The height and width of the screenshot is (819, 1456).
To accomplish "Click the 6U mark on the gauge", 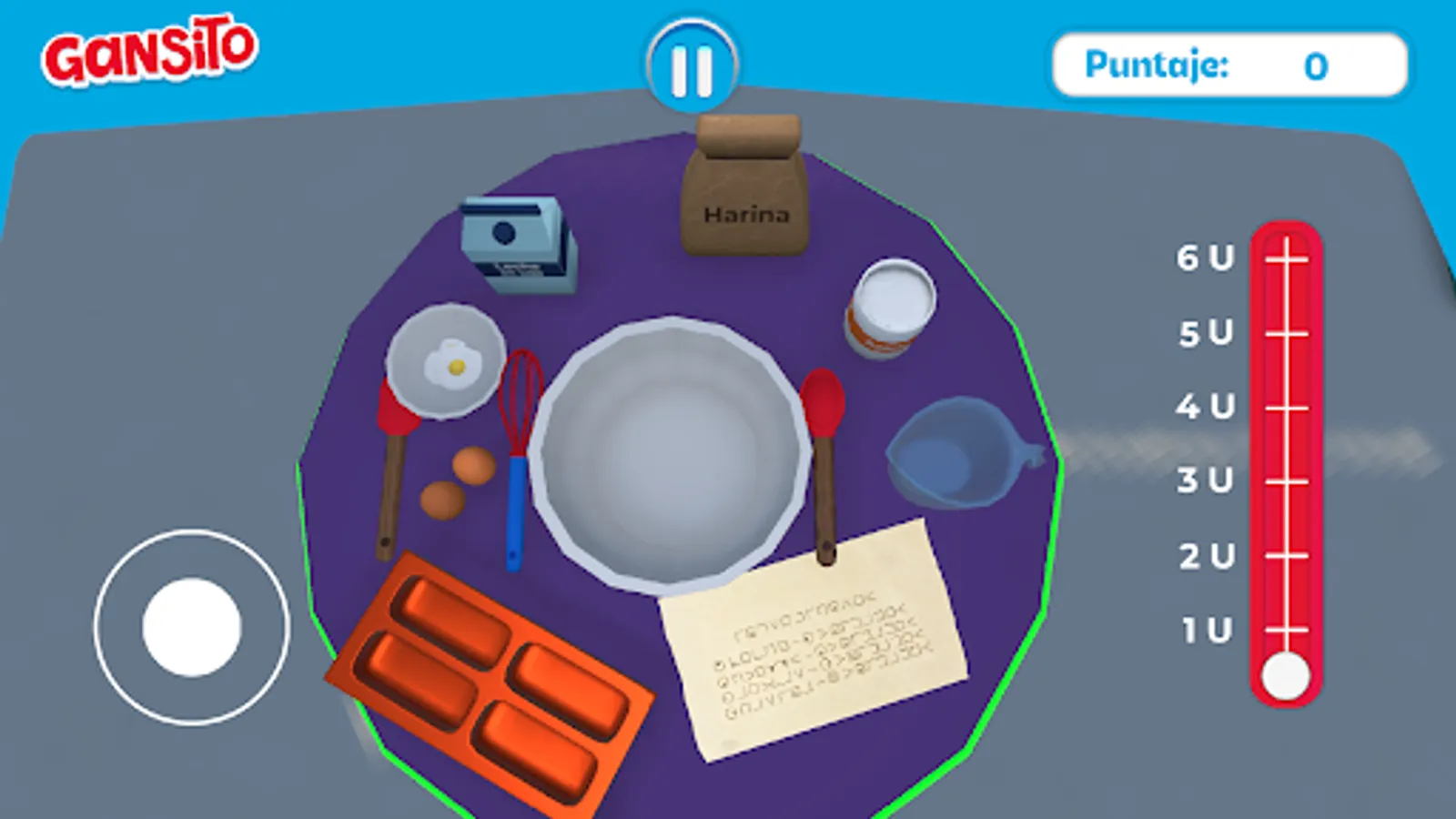I will tap(1286, 258).
